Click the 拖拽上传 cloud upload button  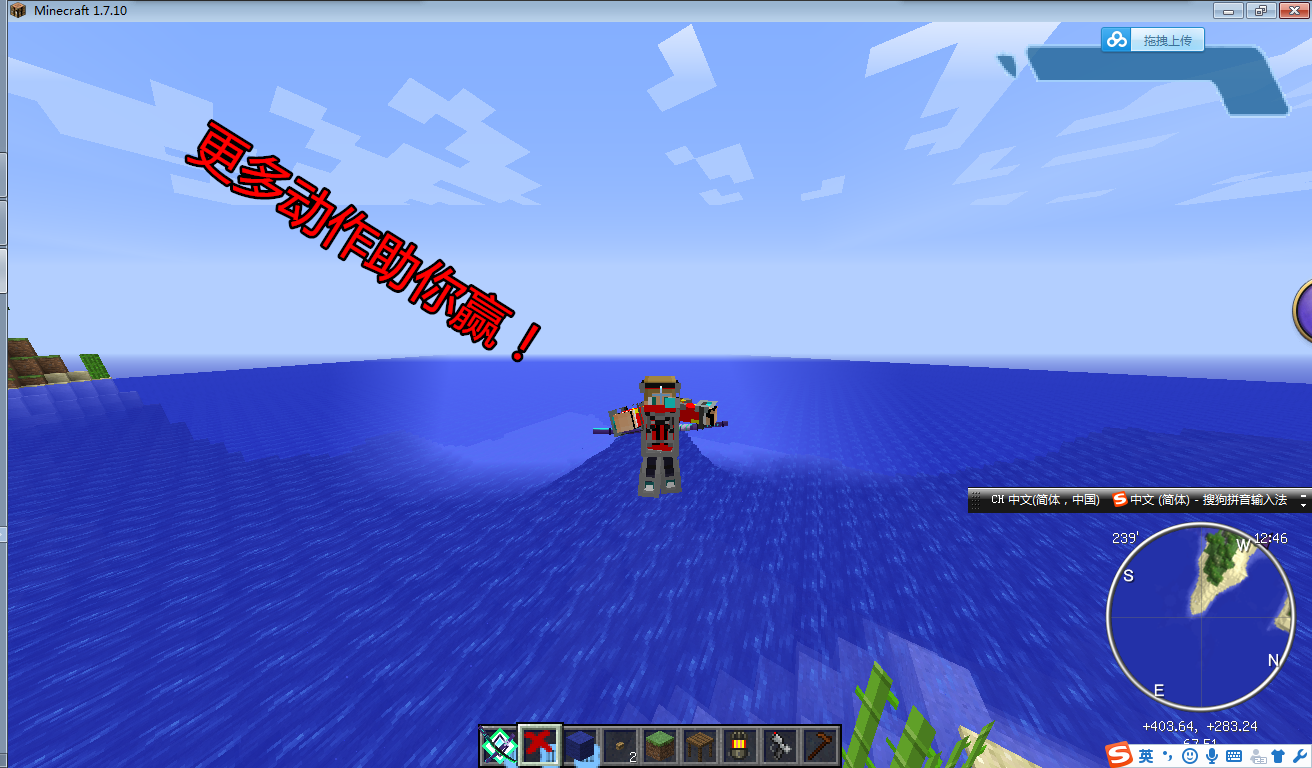tap(1153, 40)
